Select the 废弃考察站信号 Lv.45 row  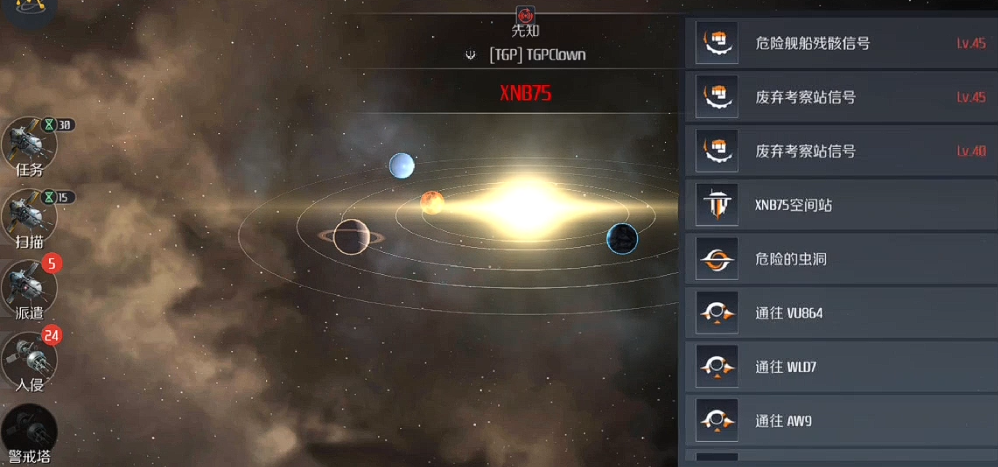tap(840, 97)
